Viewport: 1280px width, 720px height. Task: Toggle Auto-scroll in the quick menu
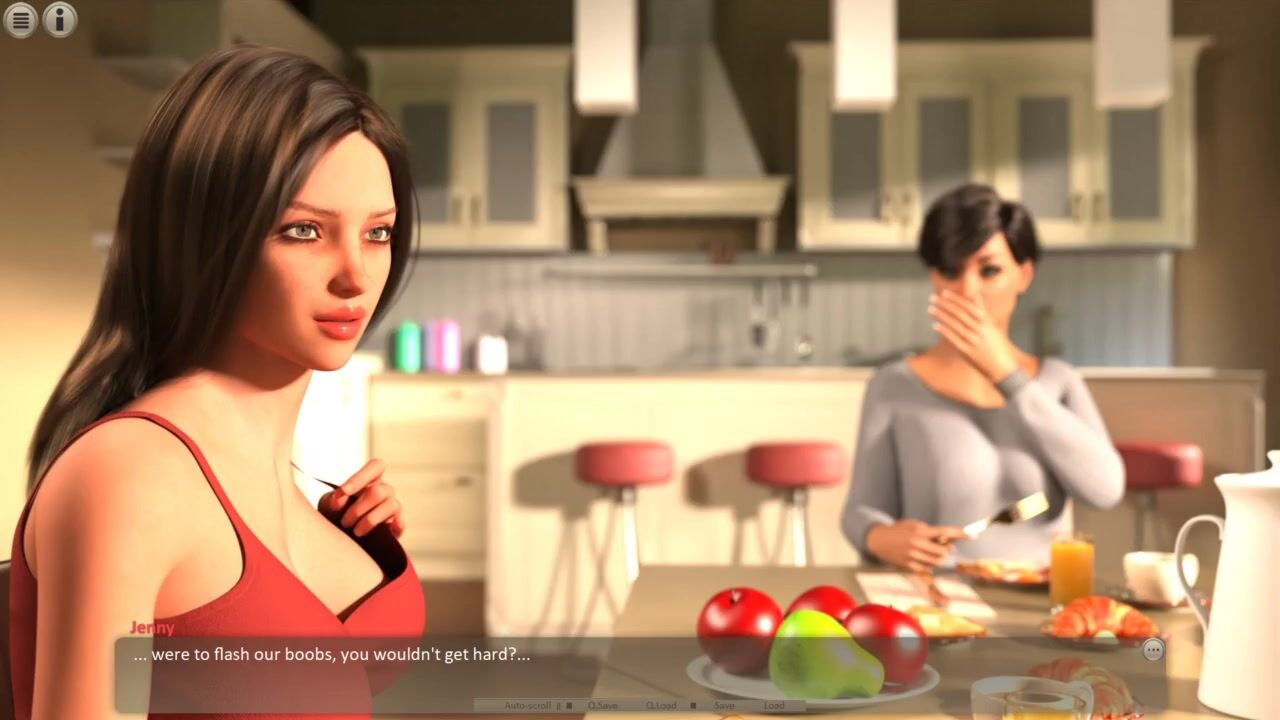[x=527, y=705]
